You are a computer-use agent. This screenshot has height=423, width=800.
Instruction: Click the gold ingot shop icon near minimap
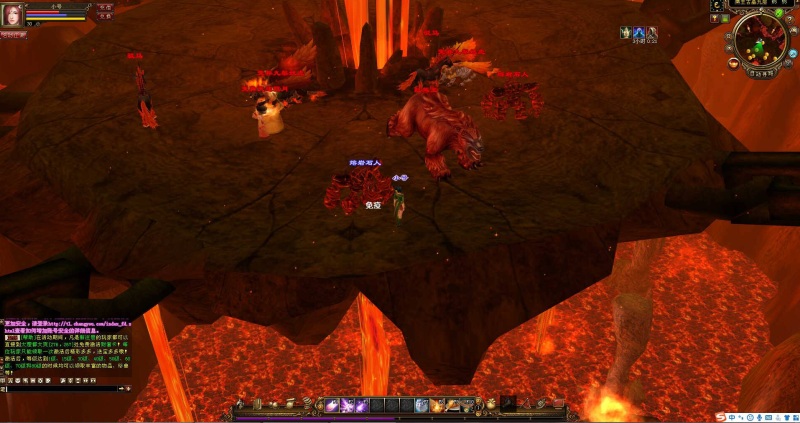tap(733, 64)
